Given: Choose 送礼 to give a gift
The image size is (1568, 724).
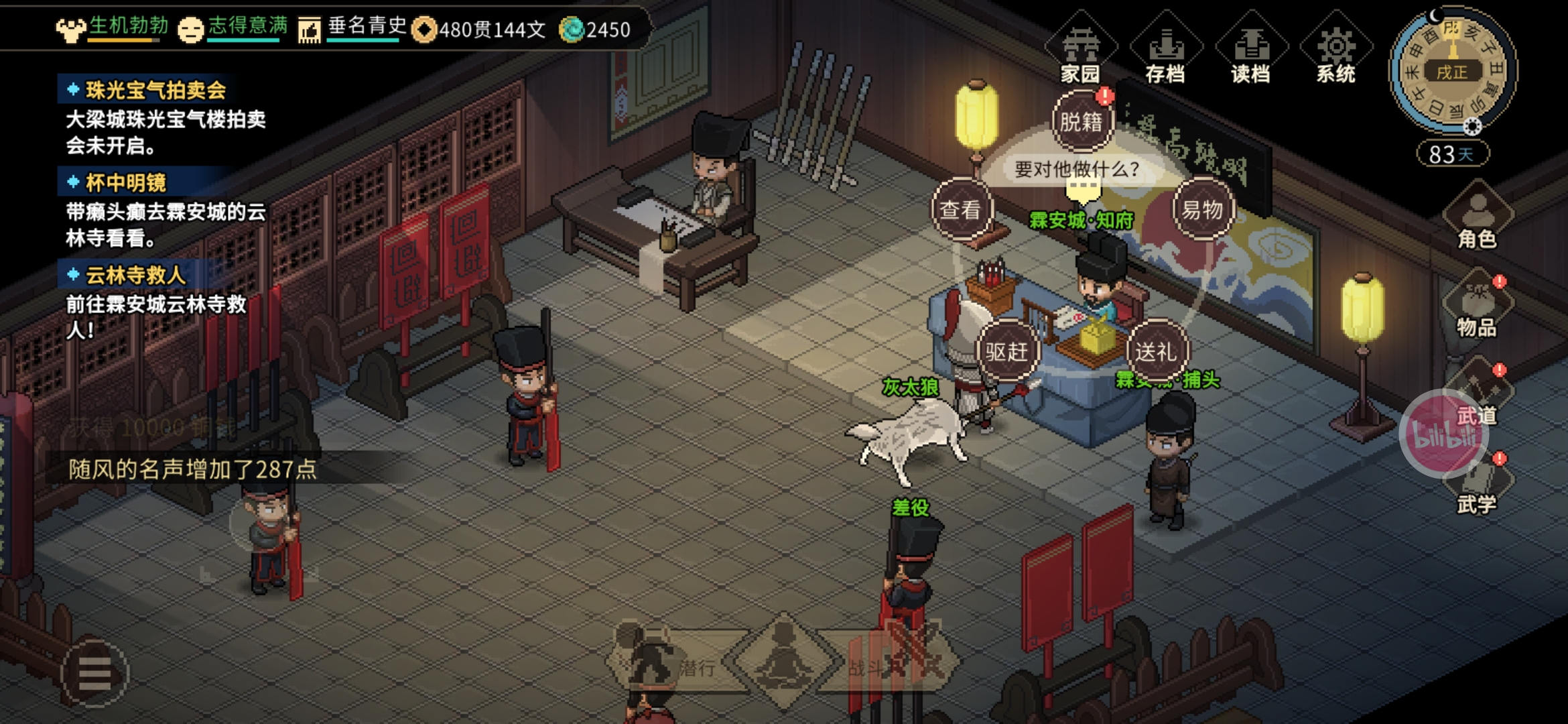Looking at the screenshot, I should (1155, 351).
